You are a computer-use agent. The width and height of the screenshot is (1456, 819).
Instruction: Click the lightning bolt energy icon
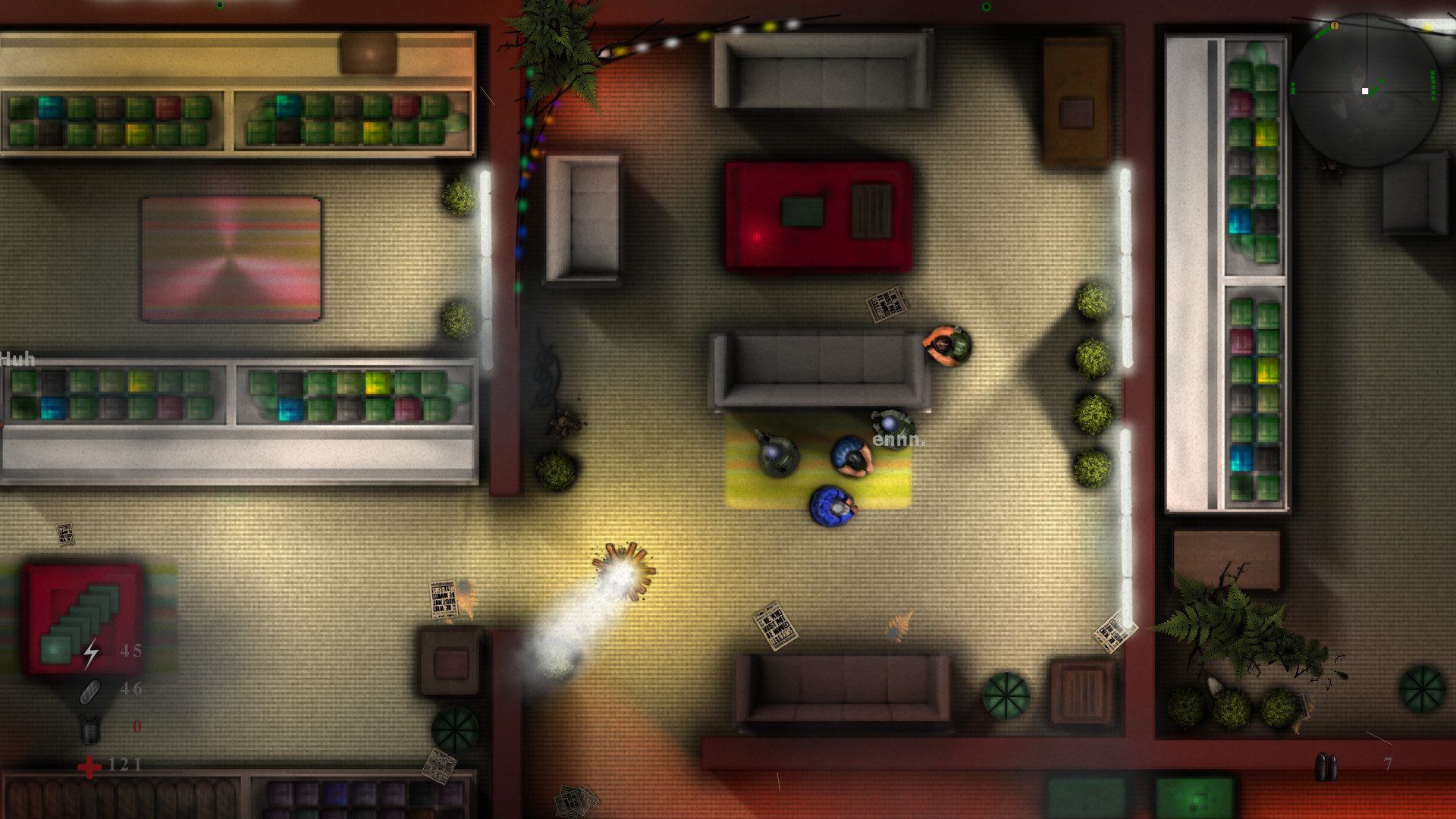click(x=91, y=653)
